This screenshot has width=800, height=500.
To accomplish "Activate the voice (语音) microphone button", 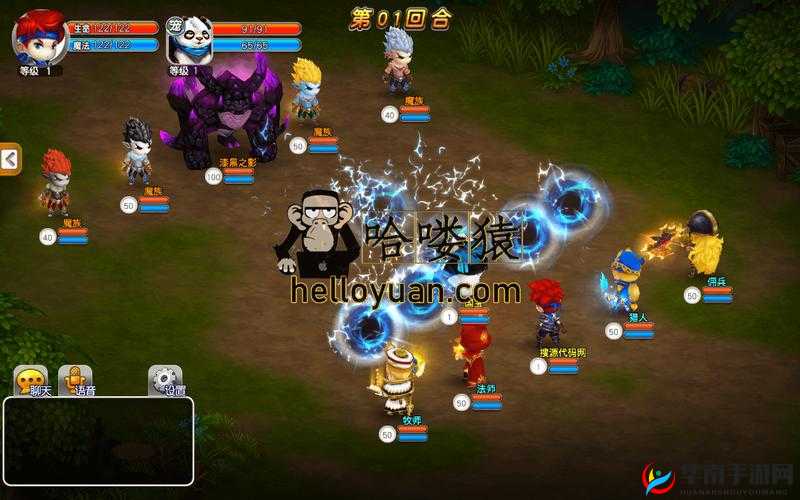I will (75, 382).
